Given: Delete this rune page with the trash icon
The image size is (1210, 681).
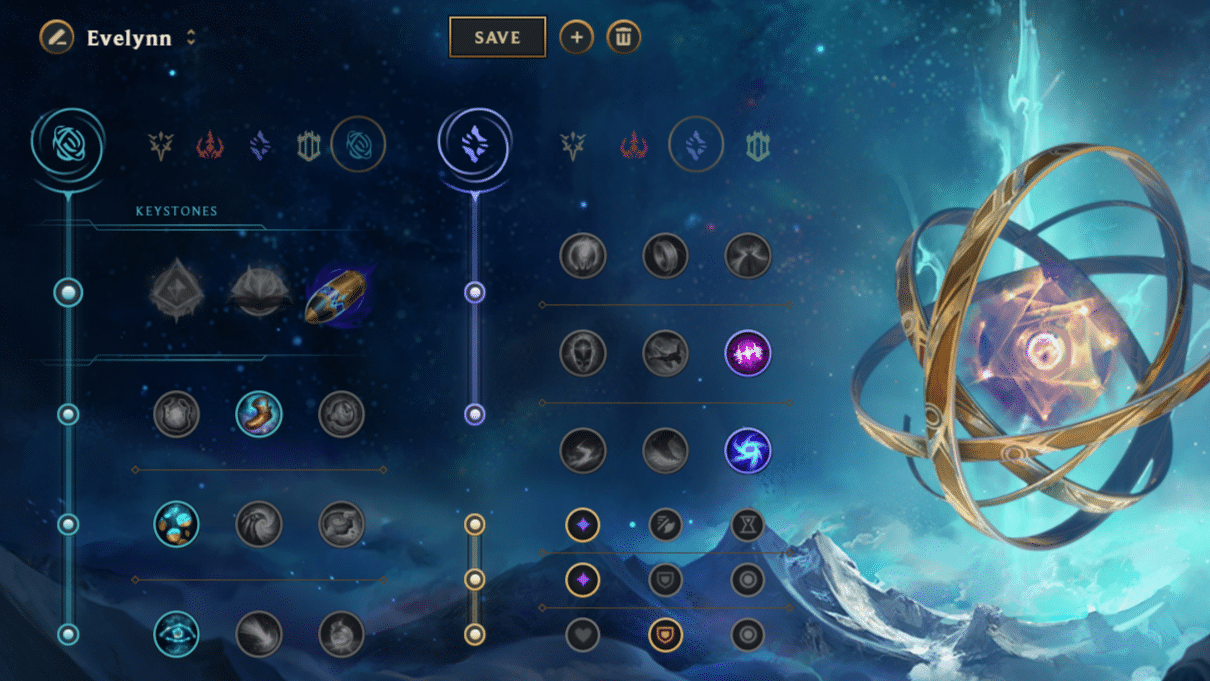Looking at the screenshot, I should (x=623, y=38).
